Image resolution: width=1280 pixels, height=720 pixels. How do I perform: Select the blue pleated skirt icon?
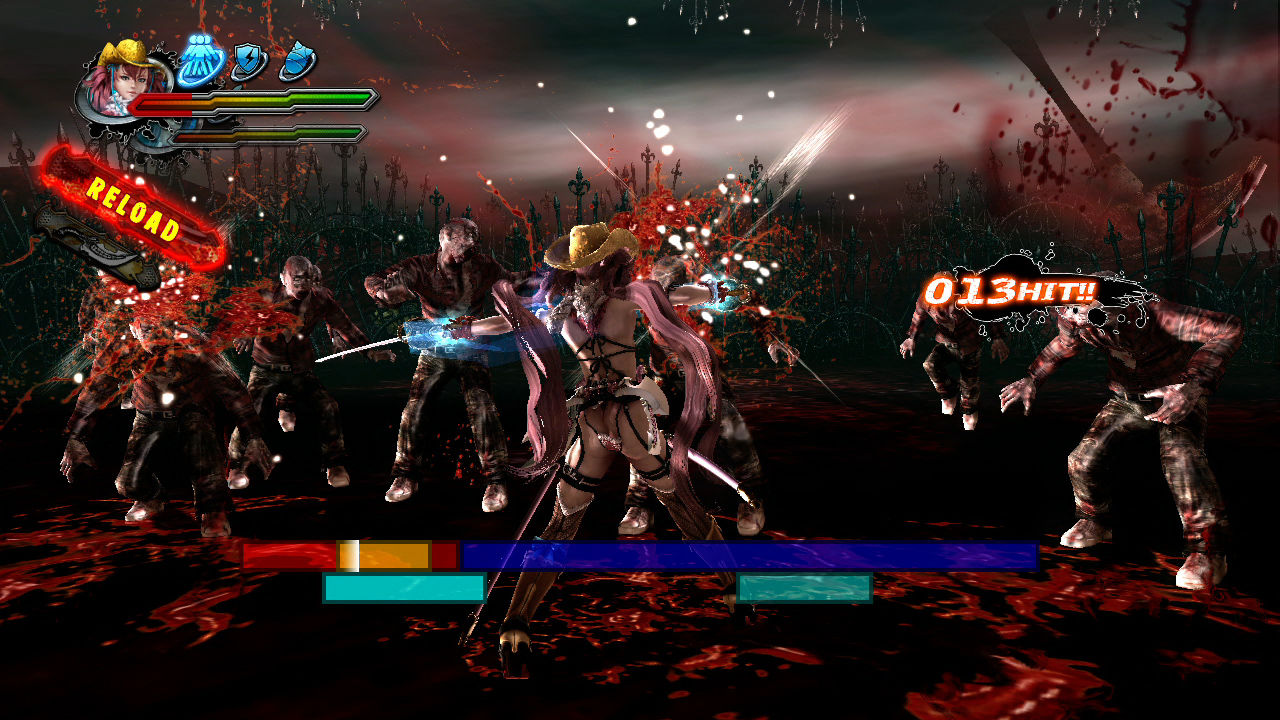tap(199, 61)
